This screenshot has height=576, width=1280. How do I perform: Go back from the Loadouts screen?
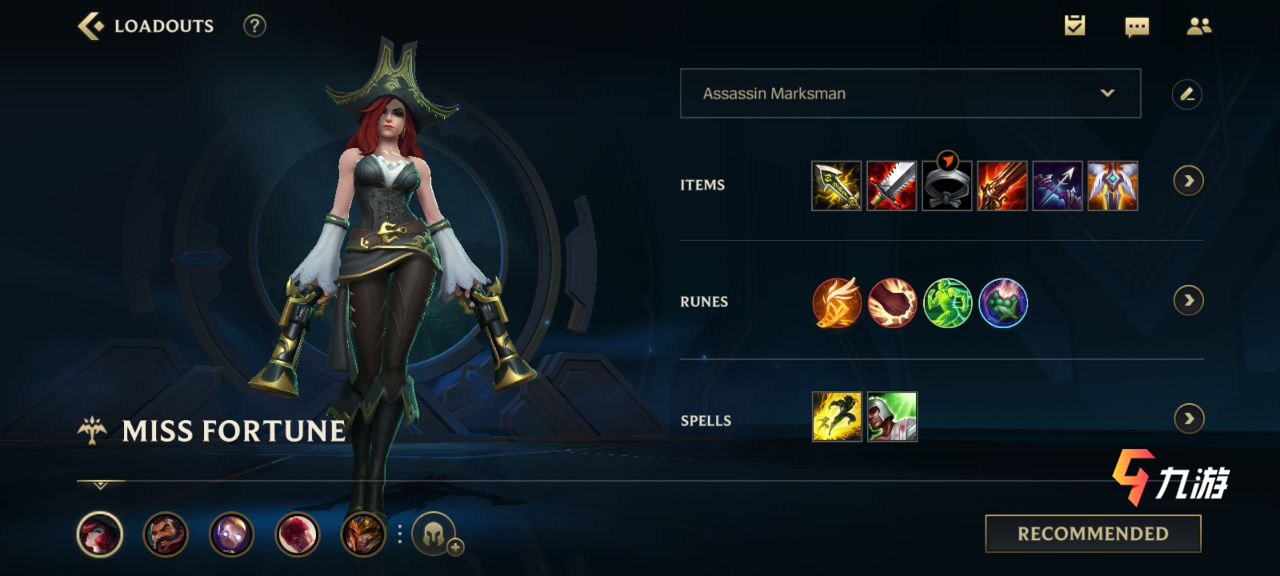91,26
